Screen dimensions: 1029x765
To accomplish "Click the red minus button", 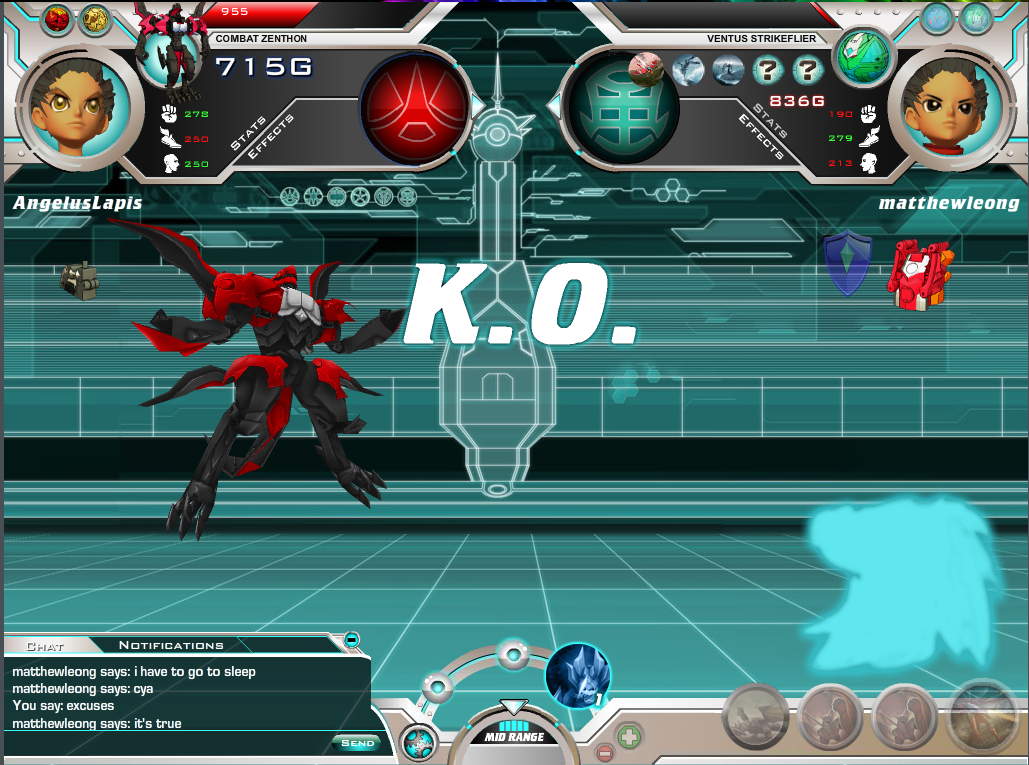I will coord(604,752).
